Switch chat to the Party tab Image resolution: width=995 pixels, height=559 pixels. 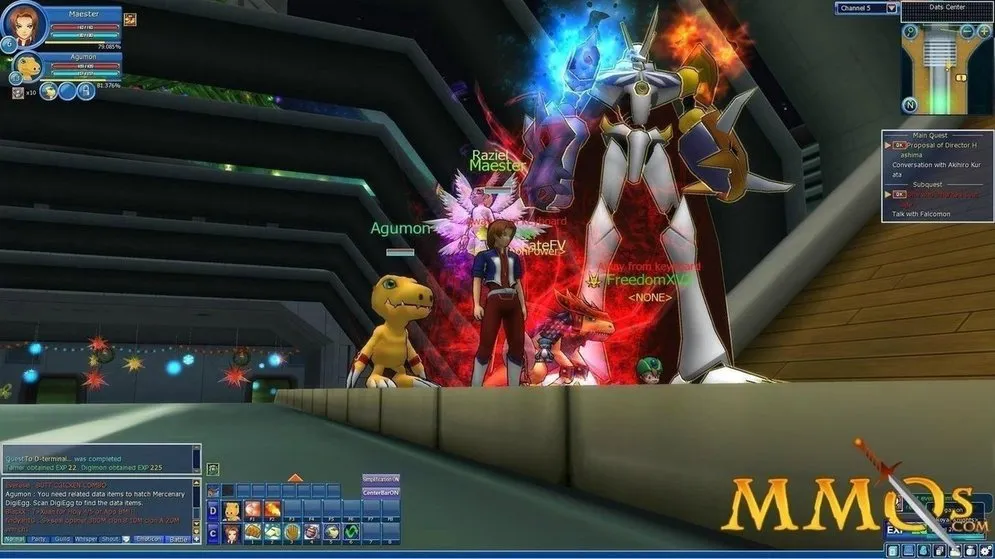[x=39, y=538]
